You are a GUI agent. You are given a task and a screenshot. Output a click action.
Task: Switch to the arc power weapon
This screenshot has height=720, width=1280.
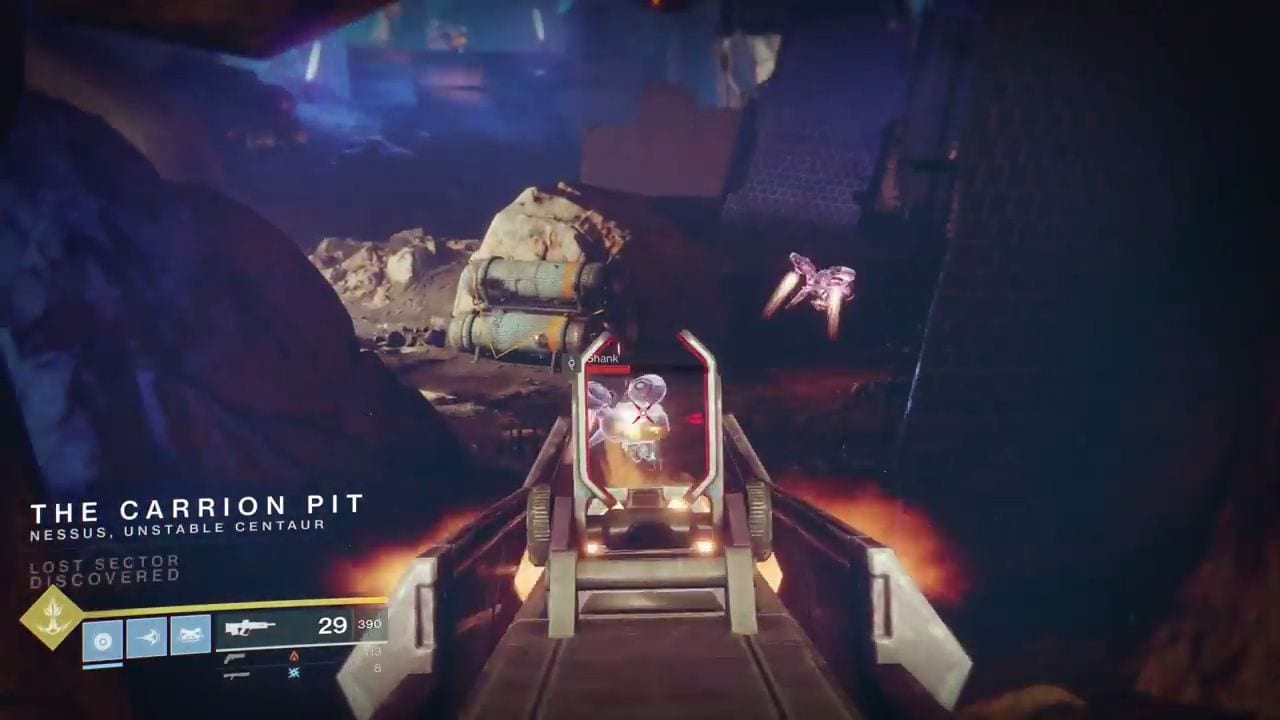pyautogui.click(x=236, y=675)
